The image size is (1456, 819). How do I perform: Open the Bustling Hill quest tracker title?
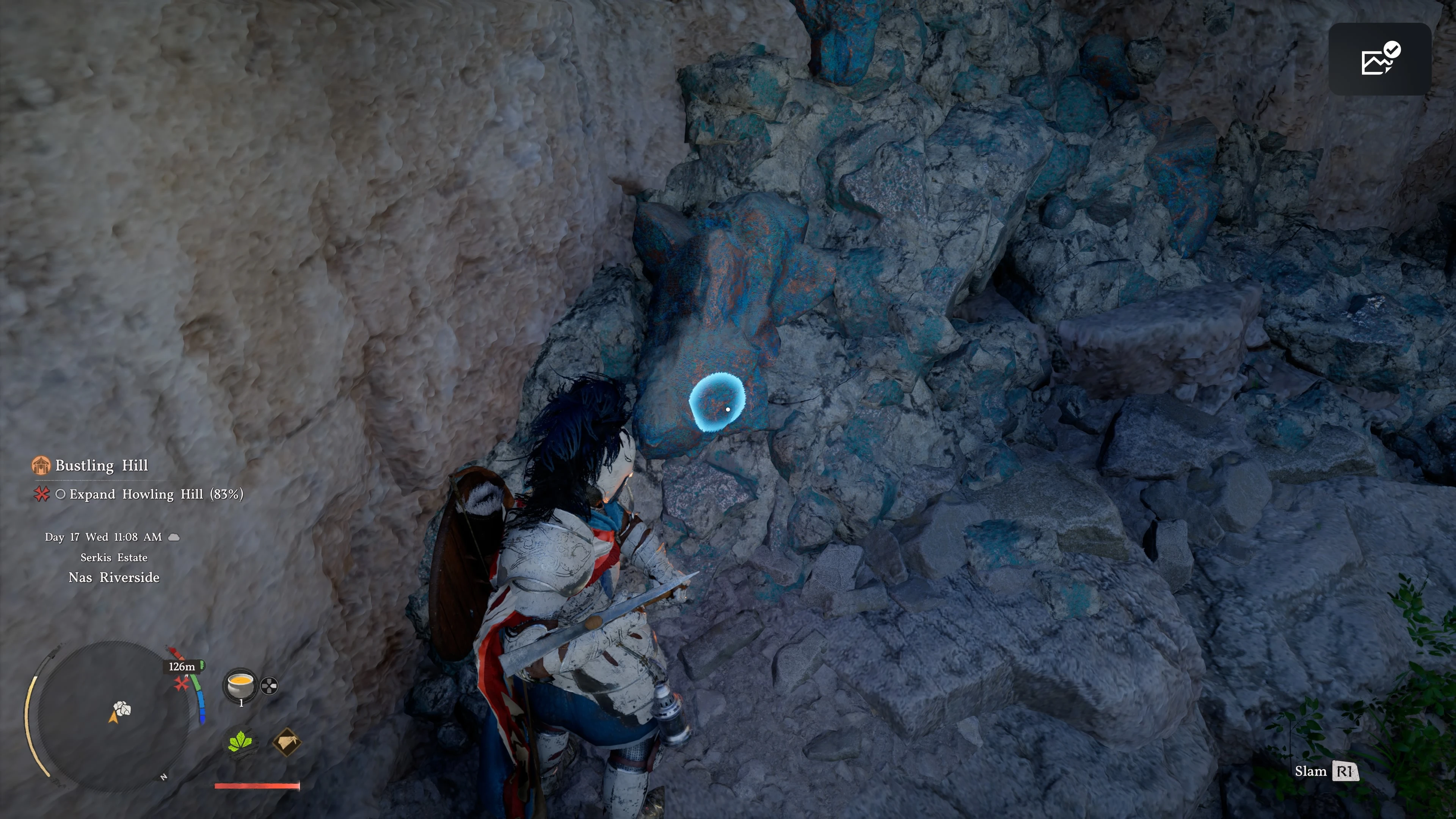click(101, 465)
